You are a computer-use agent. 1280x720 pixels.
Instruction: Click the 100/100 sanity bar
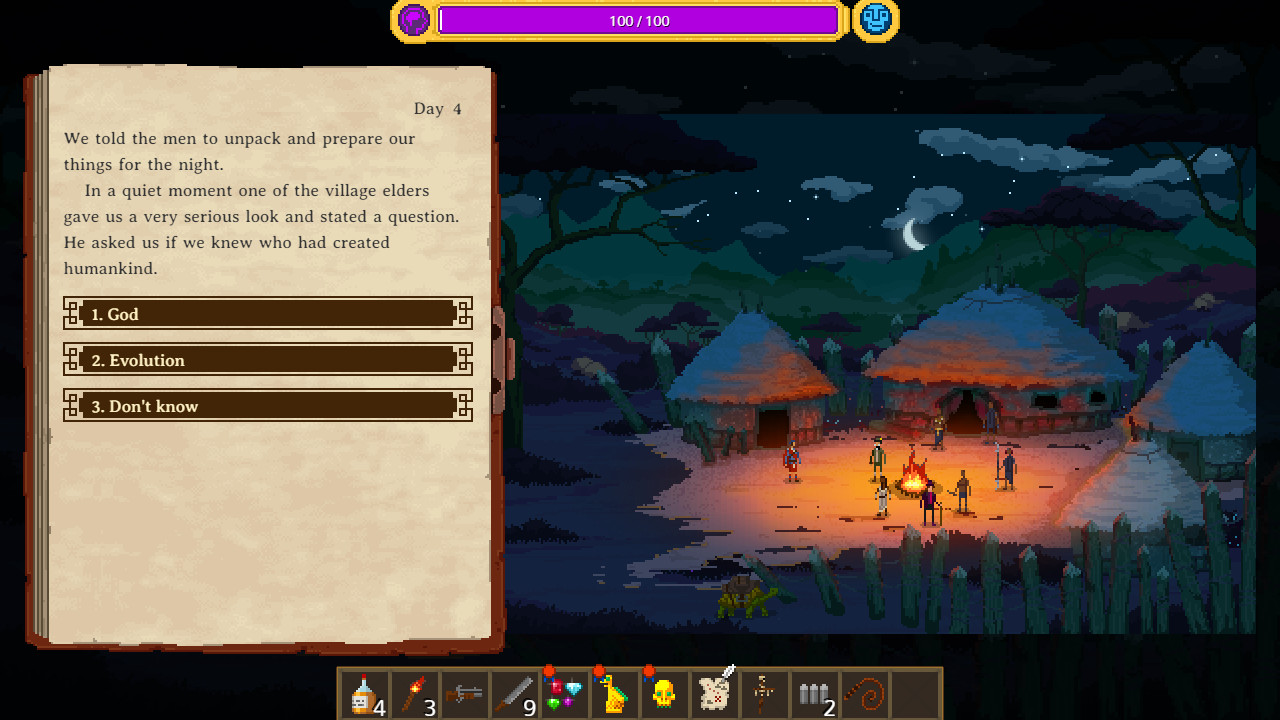point(639,20)
